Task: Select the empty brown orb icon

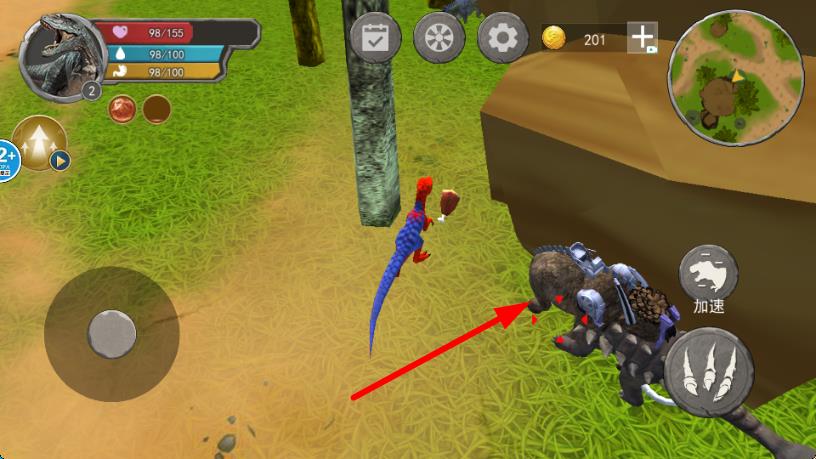Action: [156, 108]
